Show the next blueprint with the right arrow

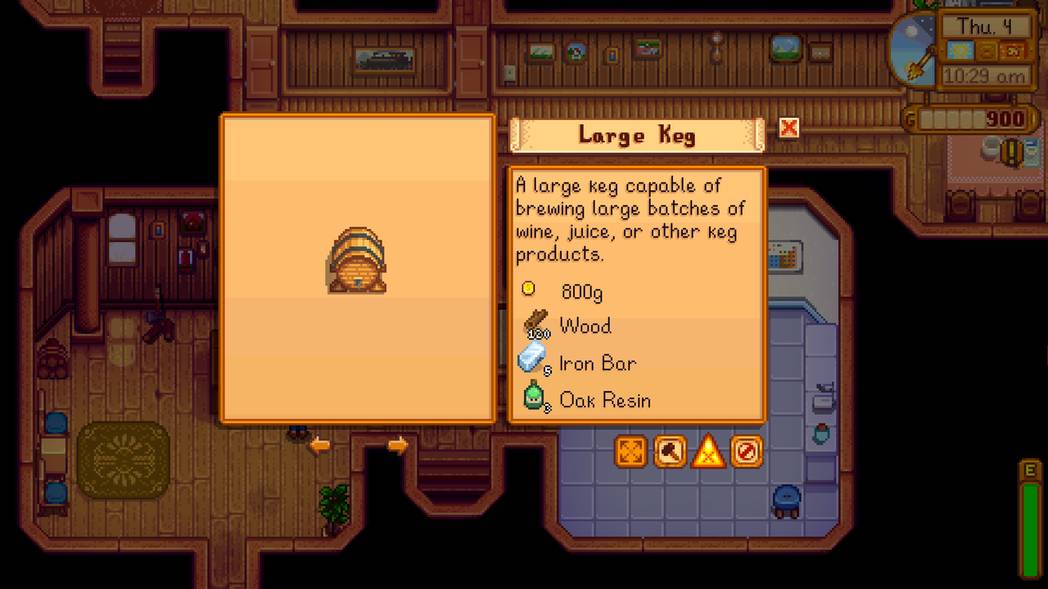pyautogui.click(x=397, y=445)
